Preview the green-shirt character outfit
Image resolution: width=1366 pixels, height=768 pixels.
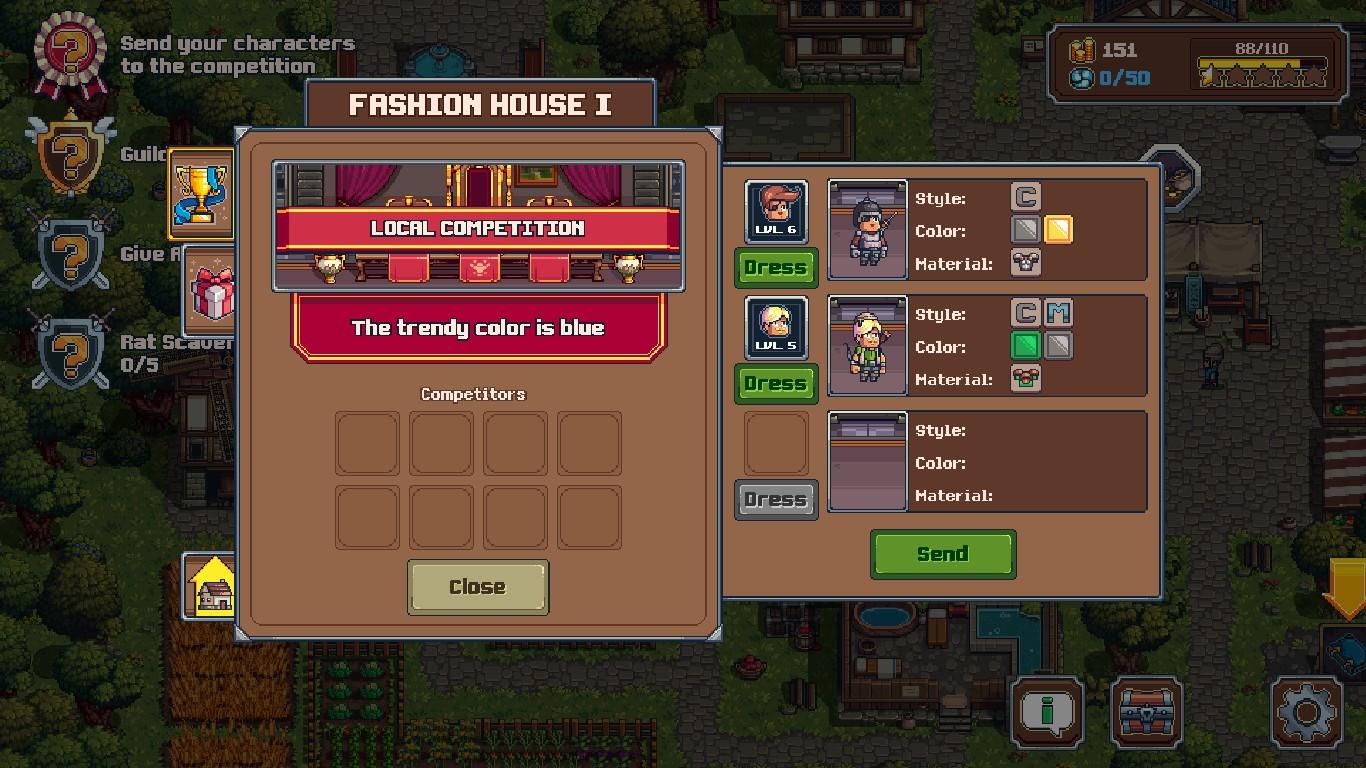tap(867, 346)
